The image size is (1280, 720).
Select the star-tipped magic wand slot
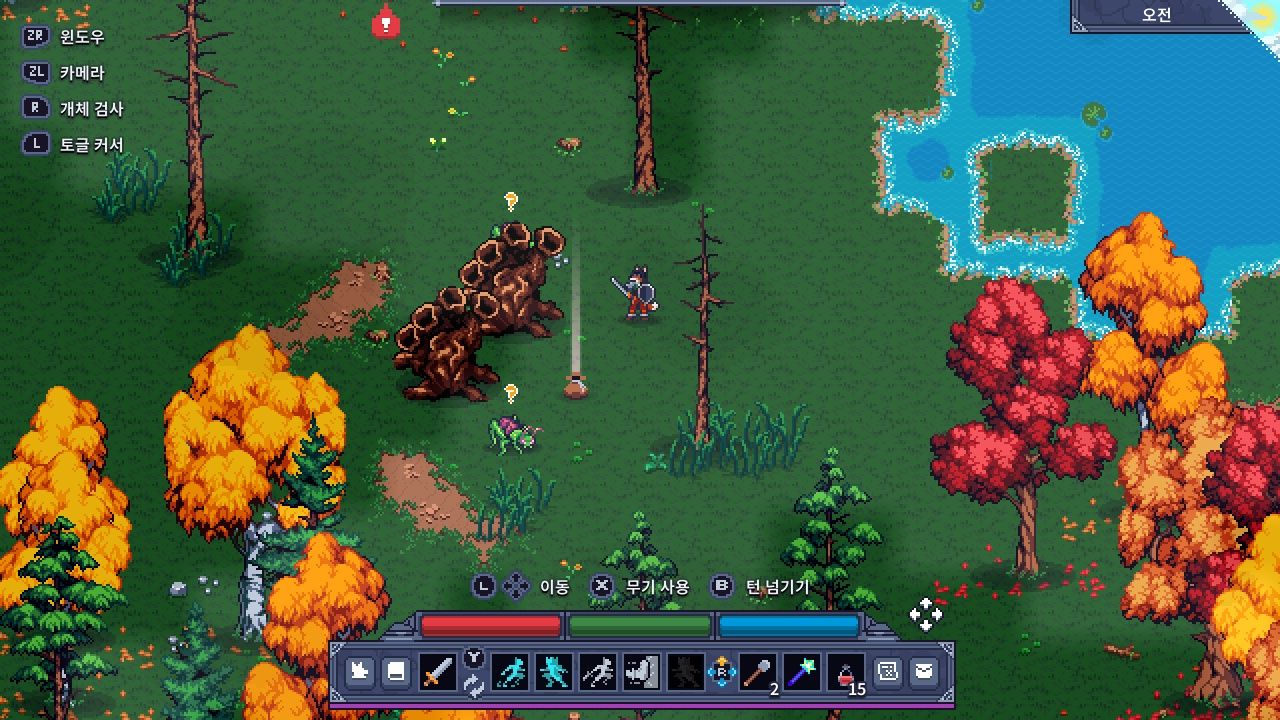802,672
